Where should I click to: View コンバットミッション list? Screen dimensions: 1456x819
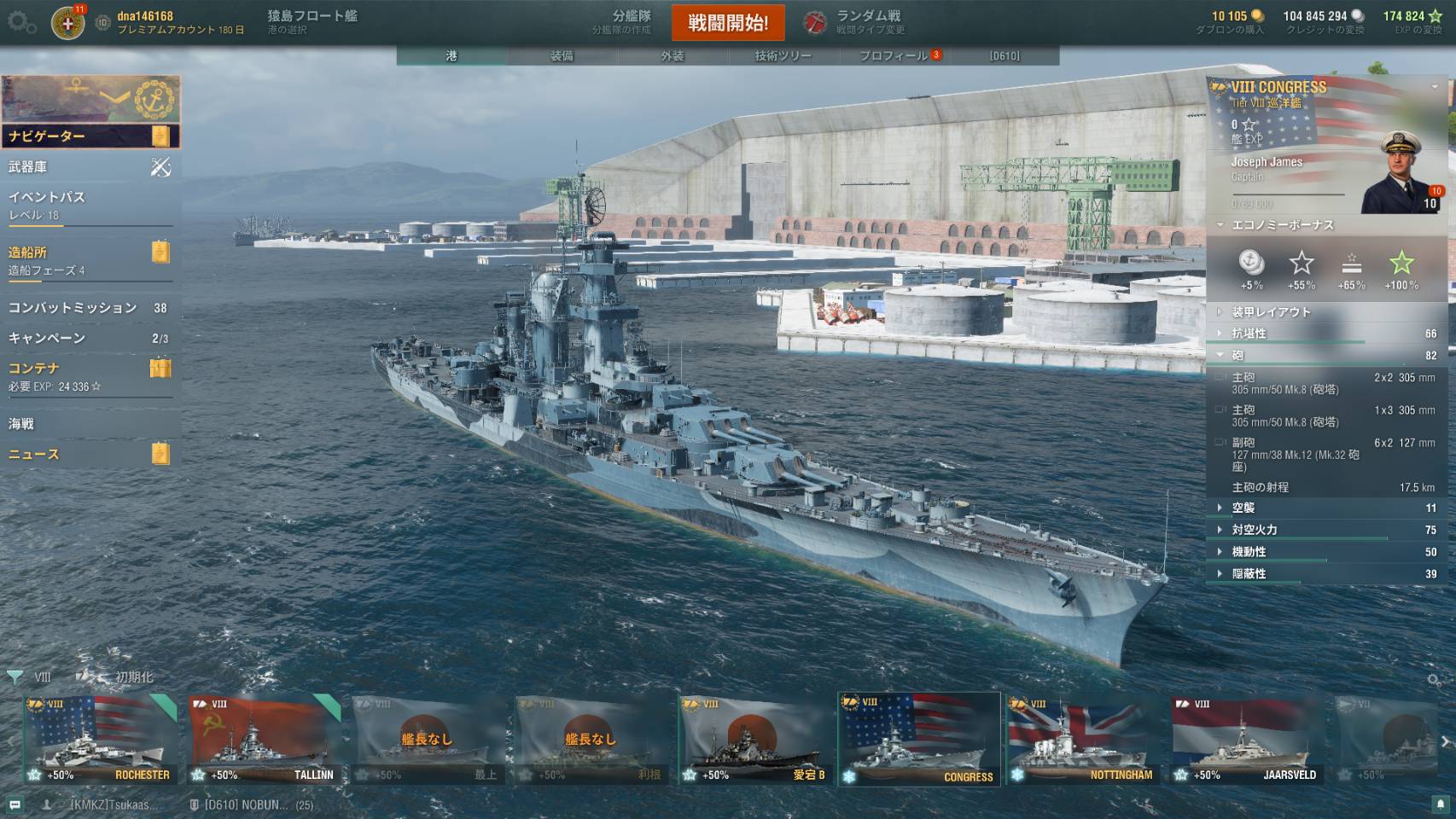(90, 308)
